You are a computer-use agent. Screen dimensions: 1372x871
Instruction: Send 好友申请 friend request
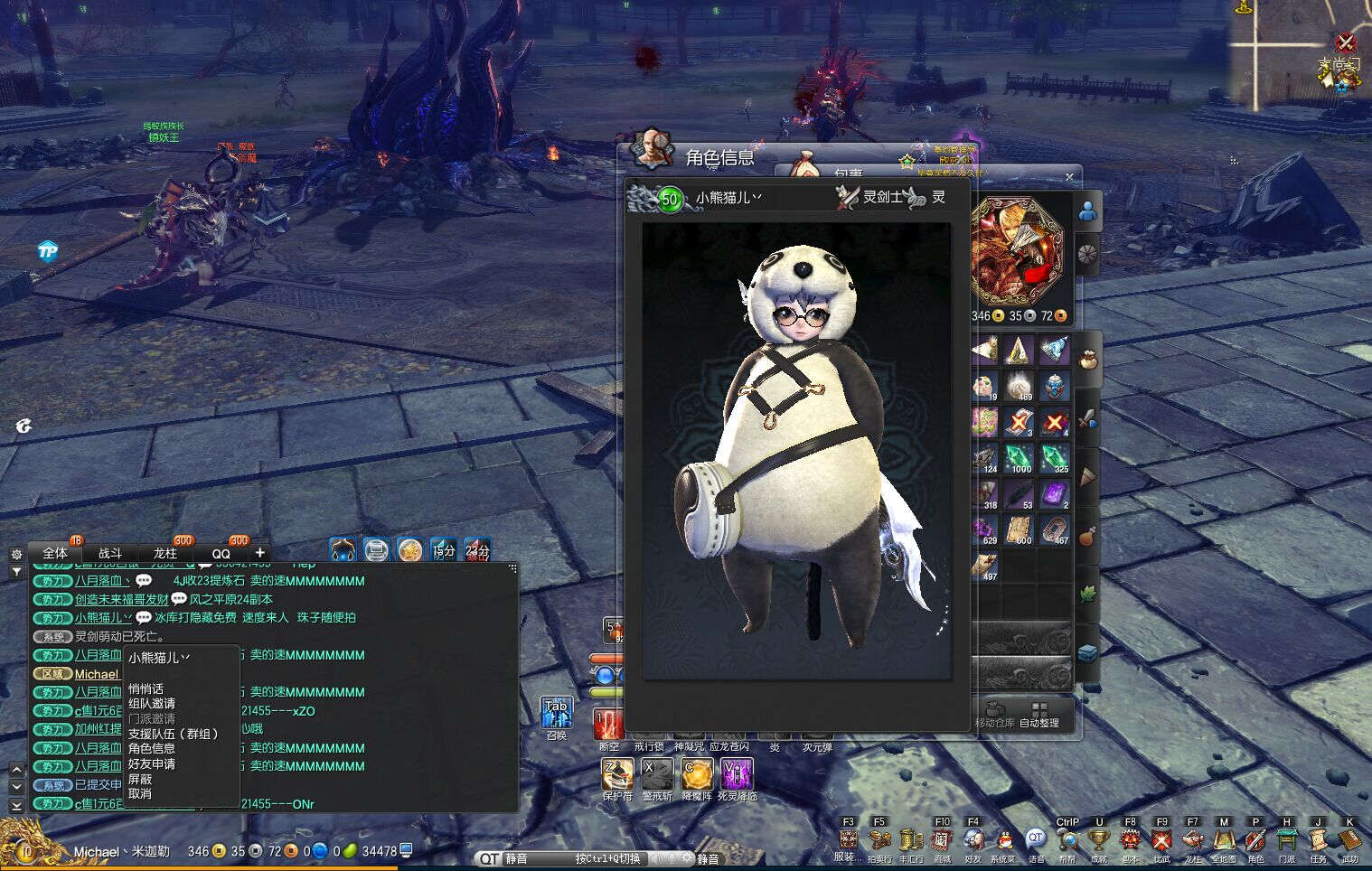[152, 764]
